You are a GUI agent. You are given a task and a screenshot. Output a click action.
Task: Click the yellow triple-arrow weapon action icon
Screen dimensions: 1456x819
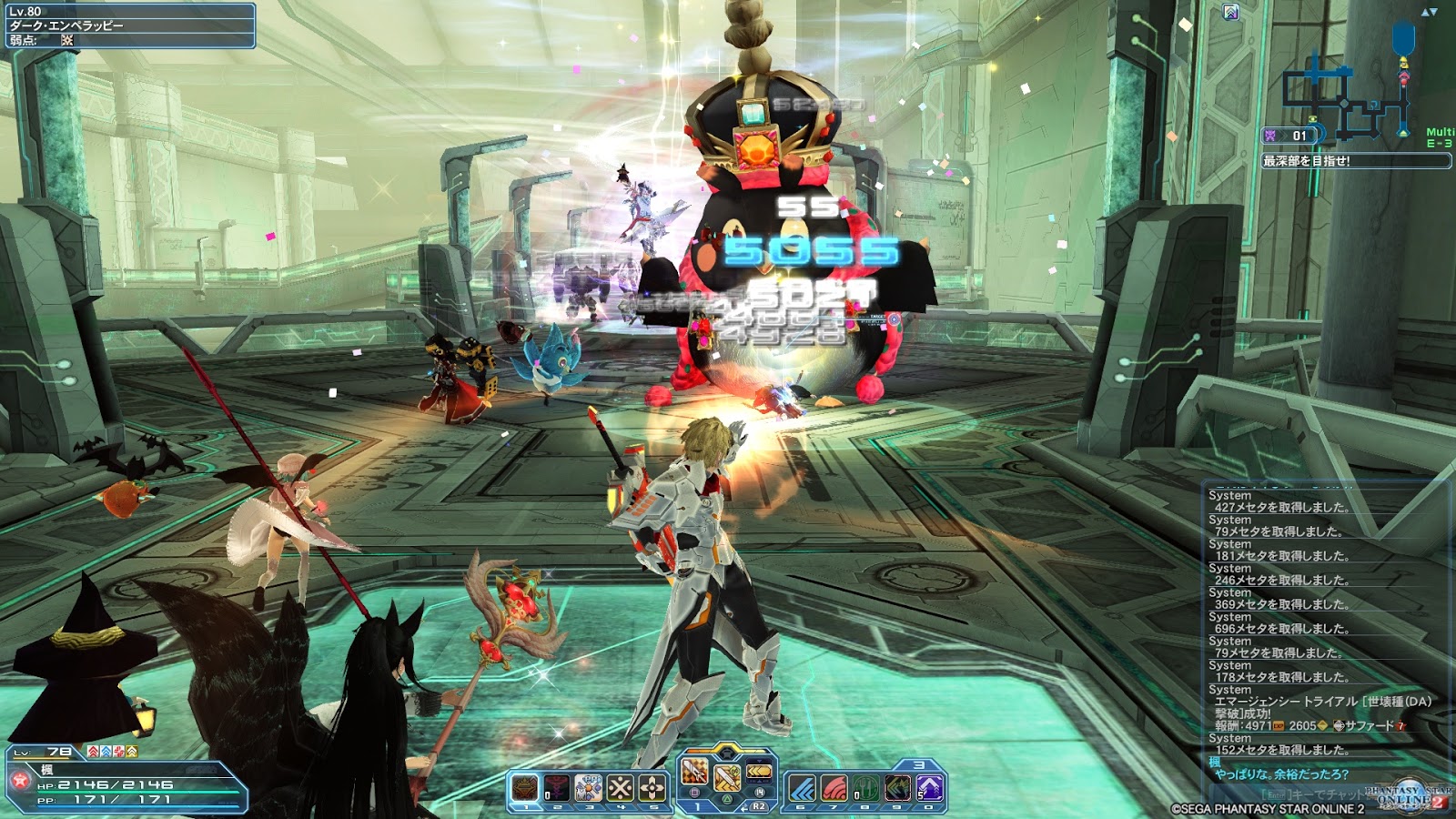[759, 773]
